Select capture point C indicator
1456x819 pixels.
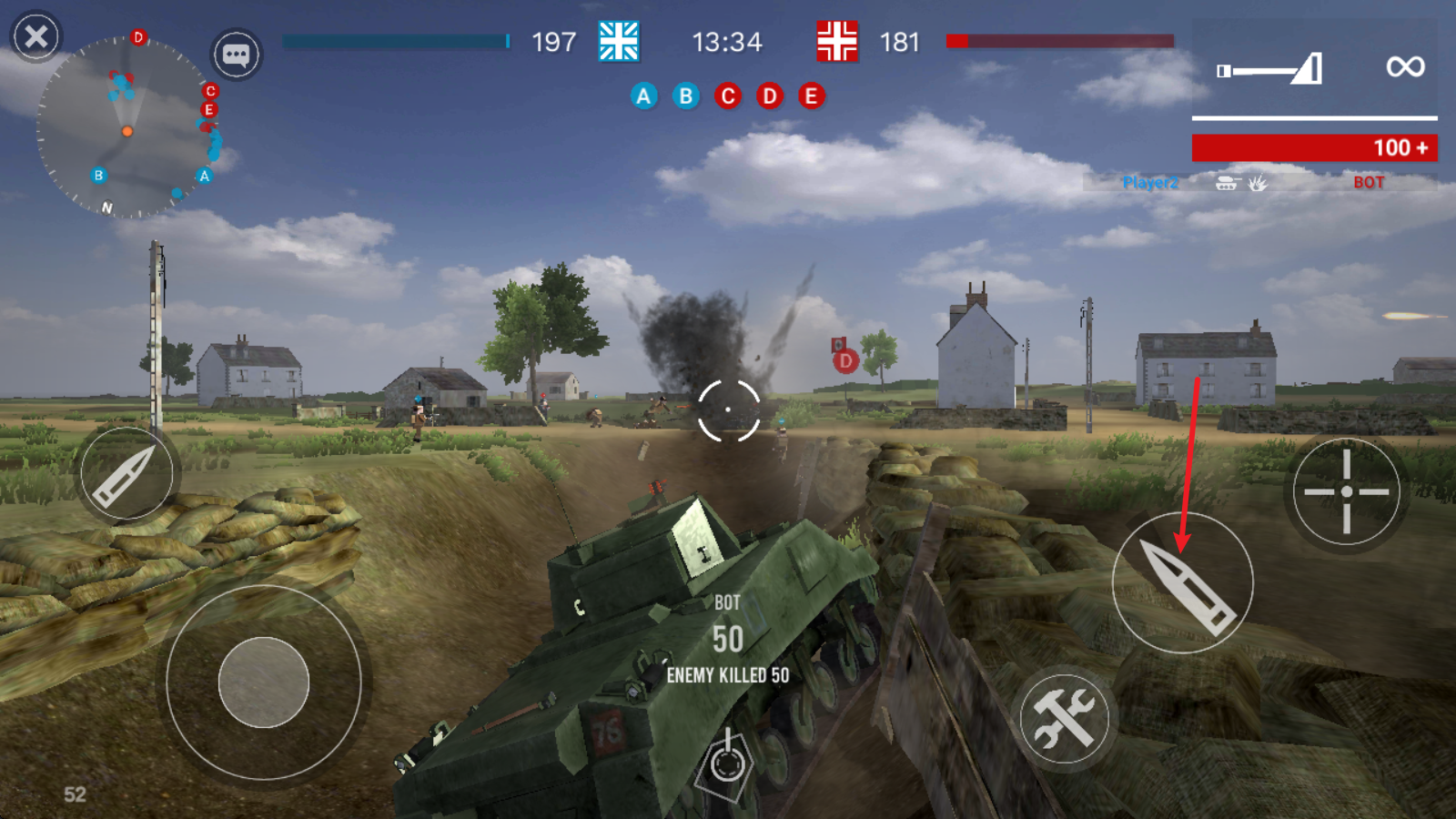coord(727,96)
